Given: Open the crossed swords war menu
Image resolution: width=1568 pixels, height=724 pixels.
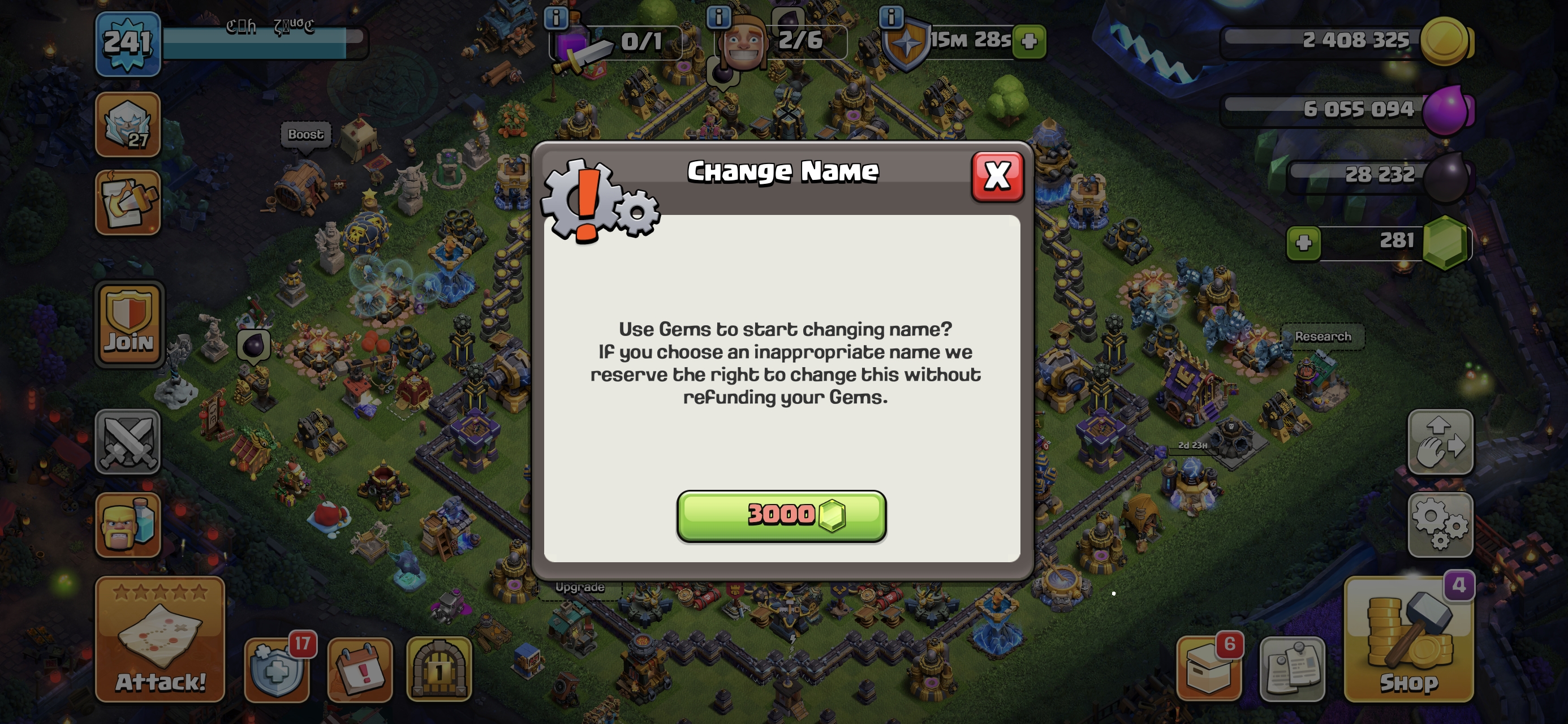Looking at the screenshot, I should tap(128, 441).
